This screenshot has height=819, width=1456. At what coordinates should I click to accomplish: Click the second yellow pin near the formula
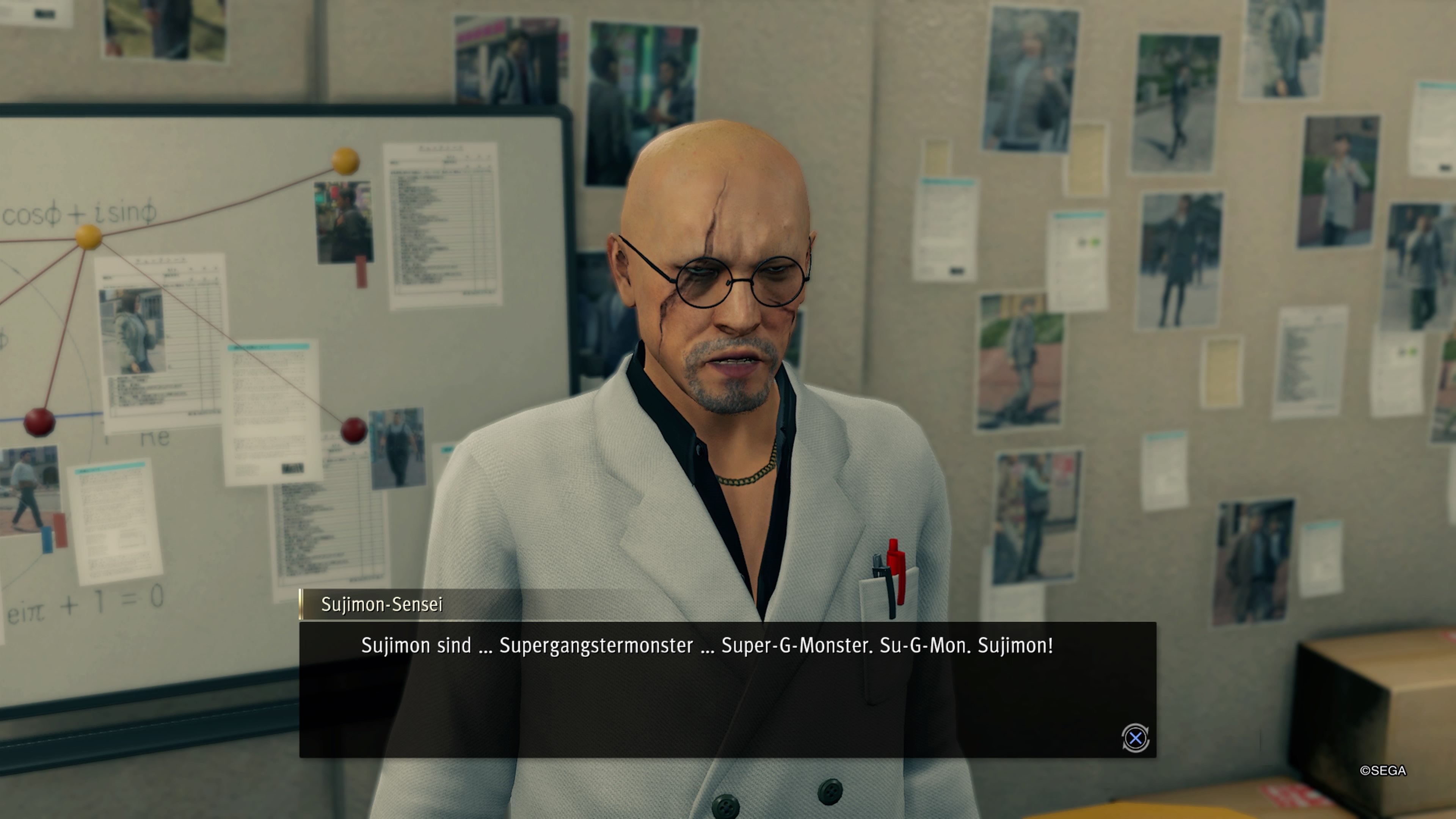[88, 238]
